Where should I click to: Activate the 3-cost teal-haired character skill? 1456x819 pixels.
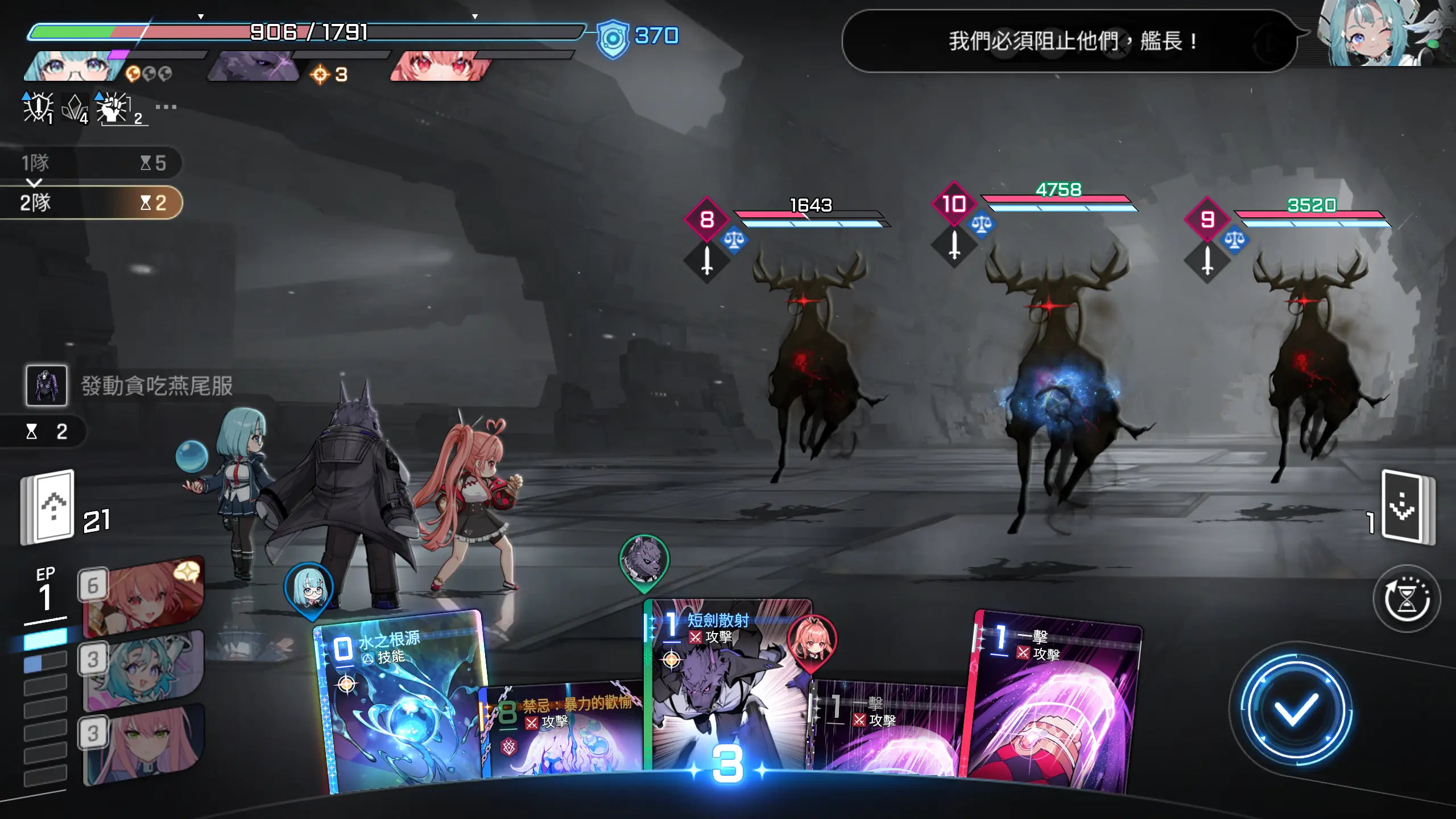142,670
